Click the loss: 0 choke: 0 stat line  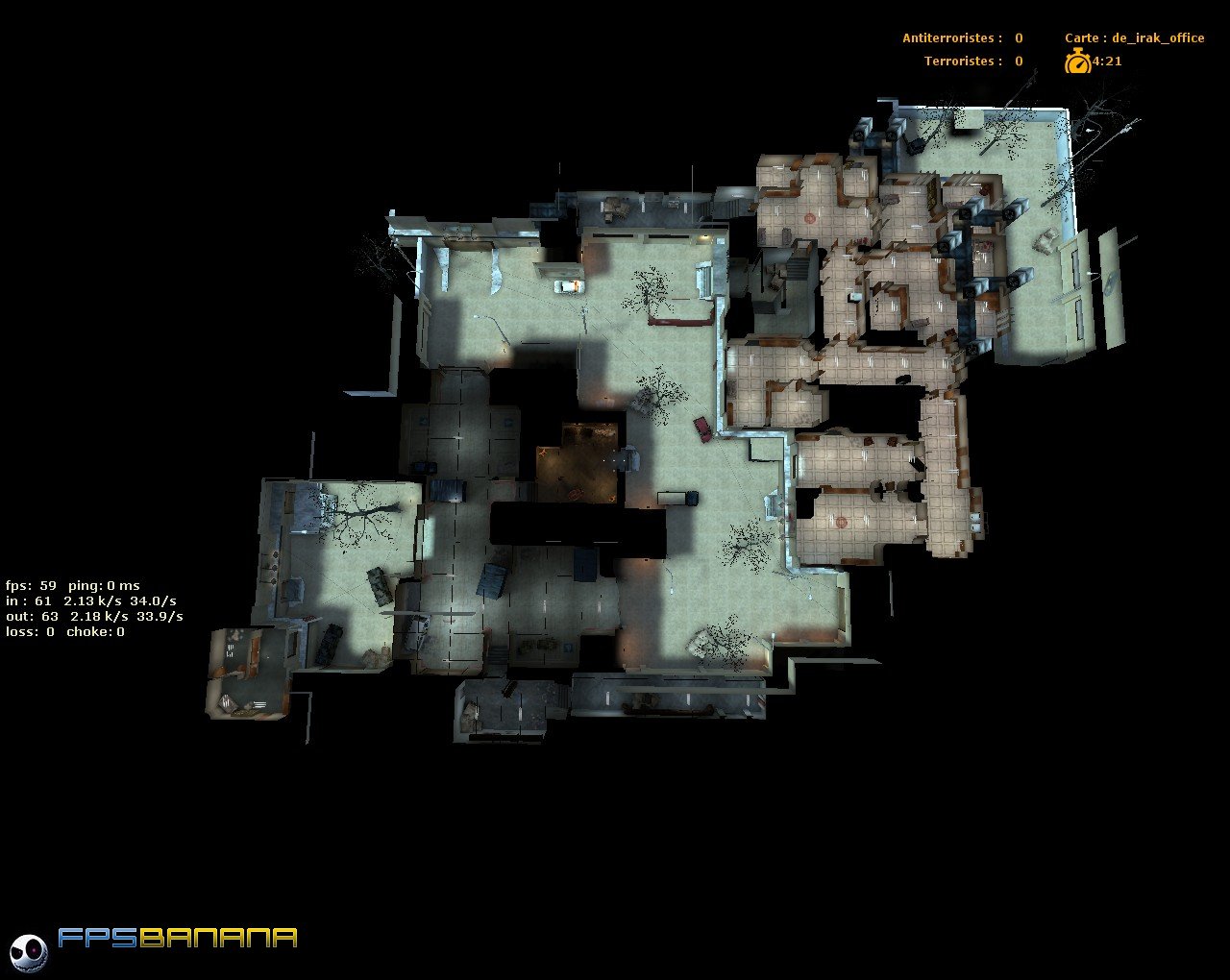click(x=65, y=631)
